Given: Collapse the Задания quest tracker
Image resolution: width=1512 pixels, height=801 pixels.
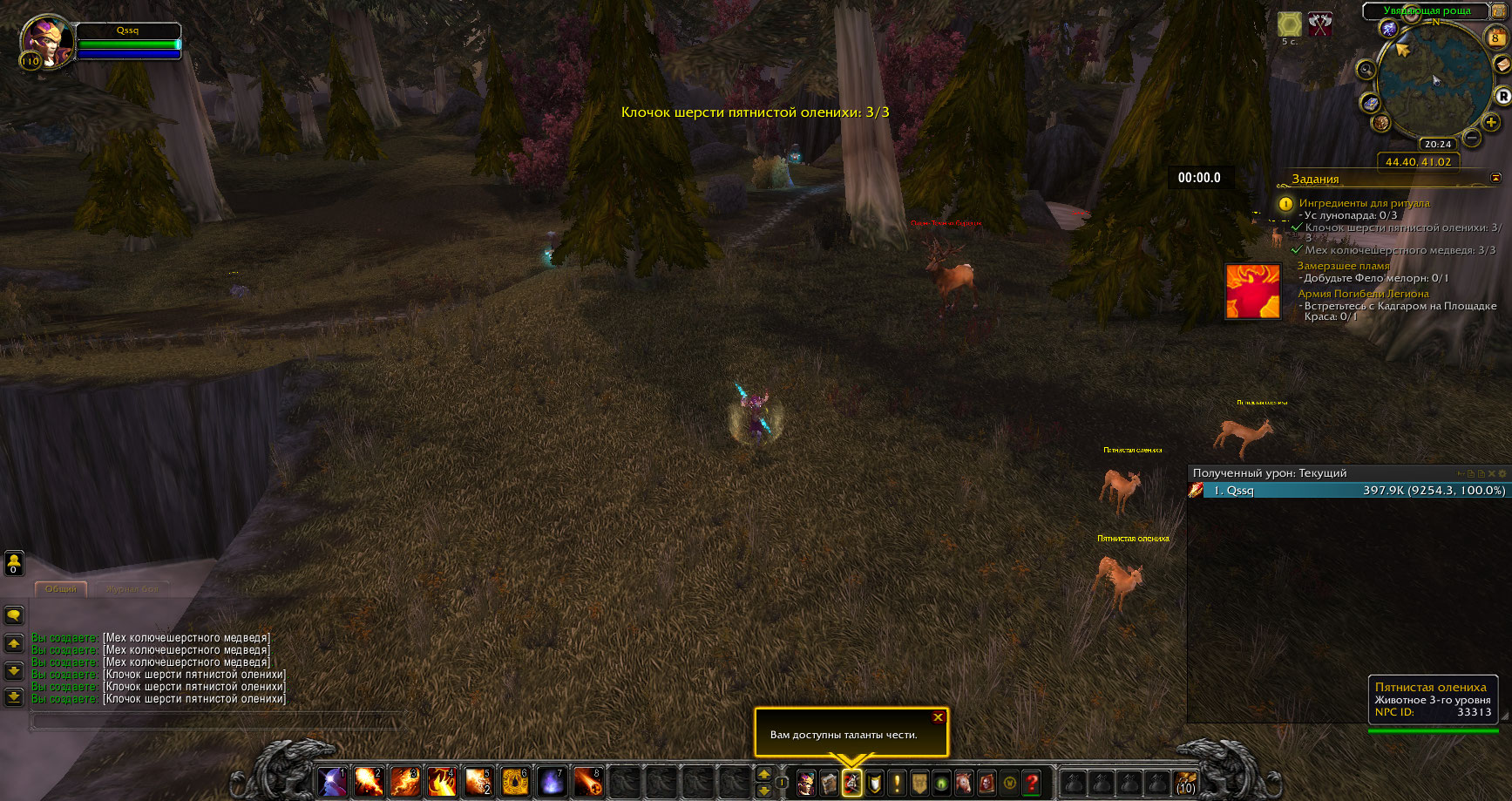Looking at the screenshot, I should [1495, 178].
